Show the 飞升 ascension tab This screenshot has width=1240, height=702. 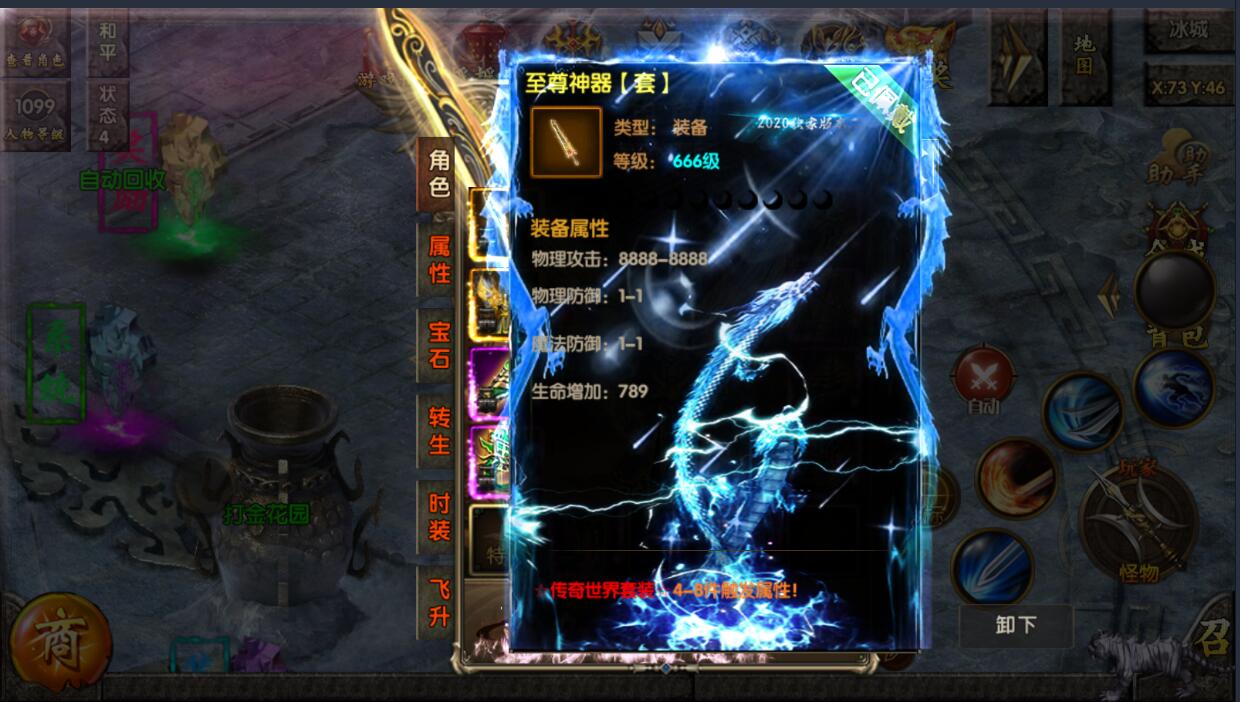click(439, 603)
